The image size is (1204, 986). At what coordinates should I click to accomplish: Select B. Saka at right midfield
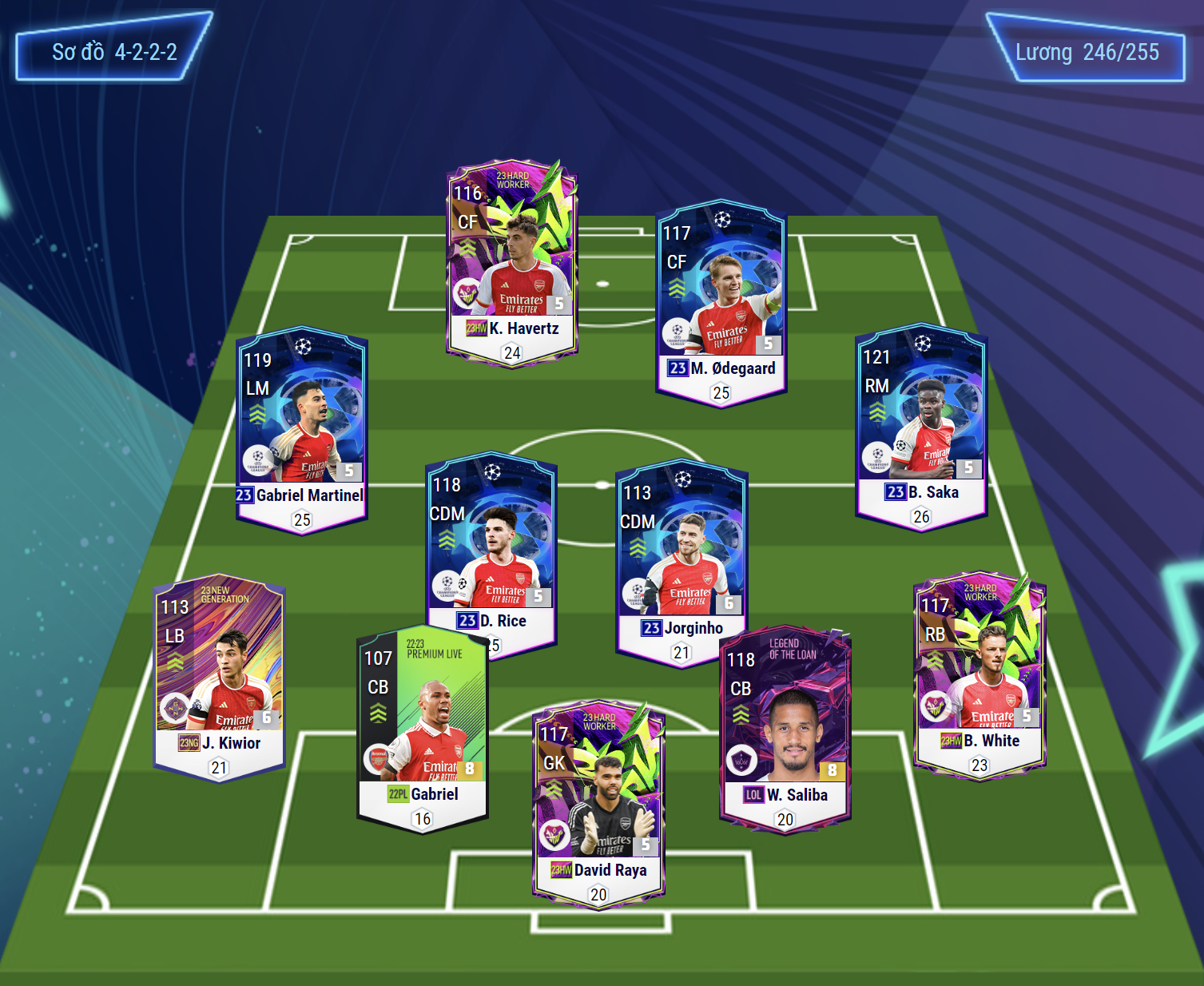click(x=921, y=425)
